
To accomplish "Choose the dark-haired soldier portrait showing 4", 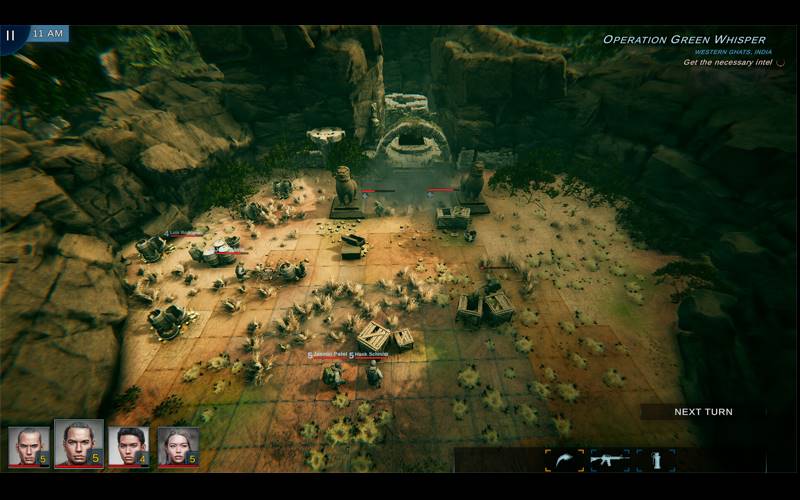I will point(129,447).
